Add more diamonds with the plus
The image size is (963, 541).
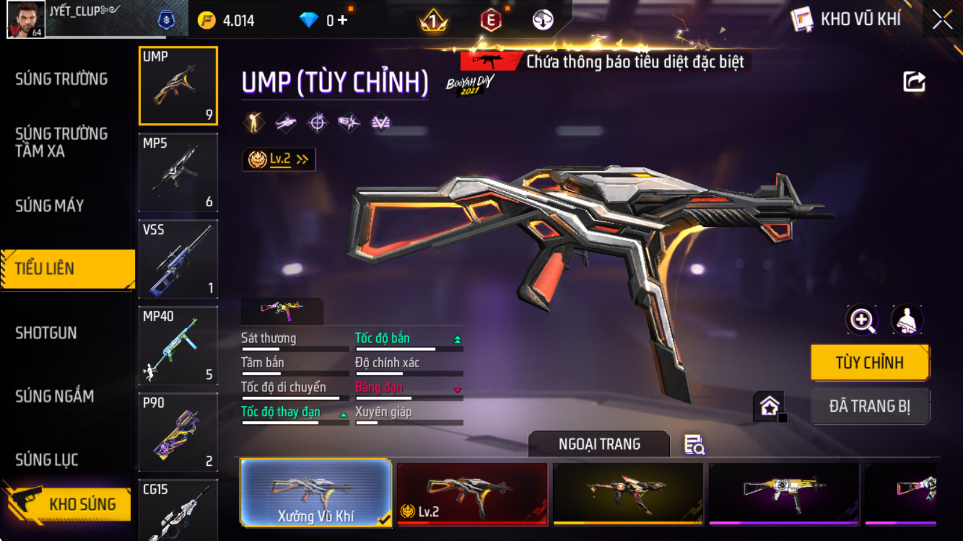click(343, 20)
